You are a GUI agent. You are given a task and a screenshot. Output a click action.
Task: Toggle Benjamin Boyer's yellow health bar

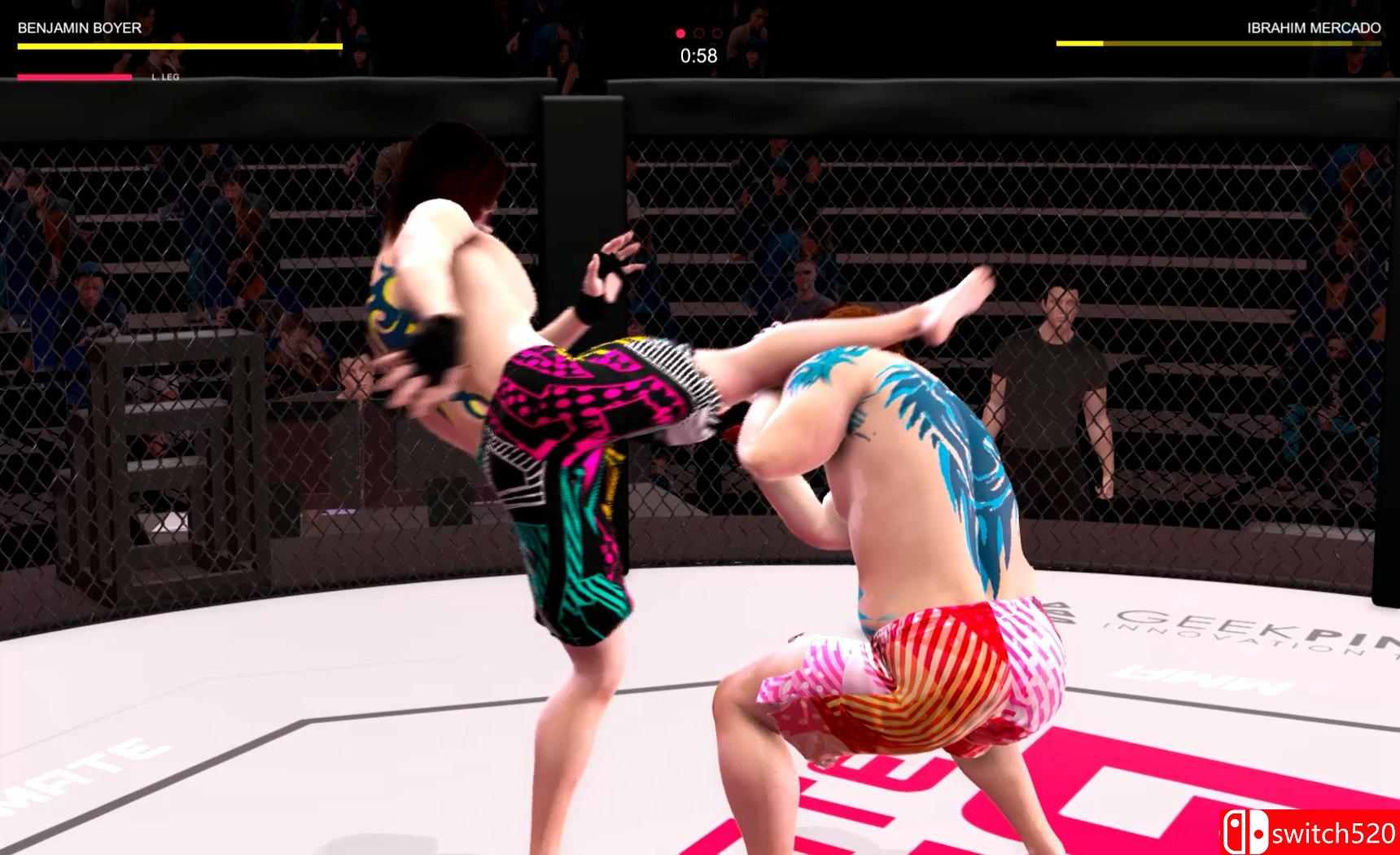179,46
